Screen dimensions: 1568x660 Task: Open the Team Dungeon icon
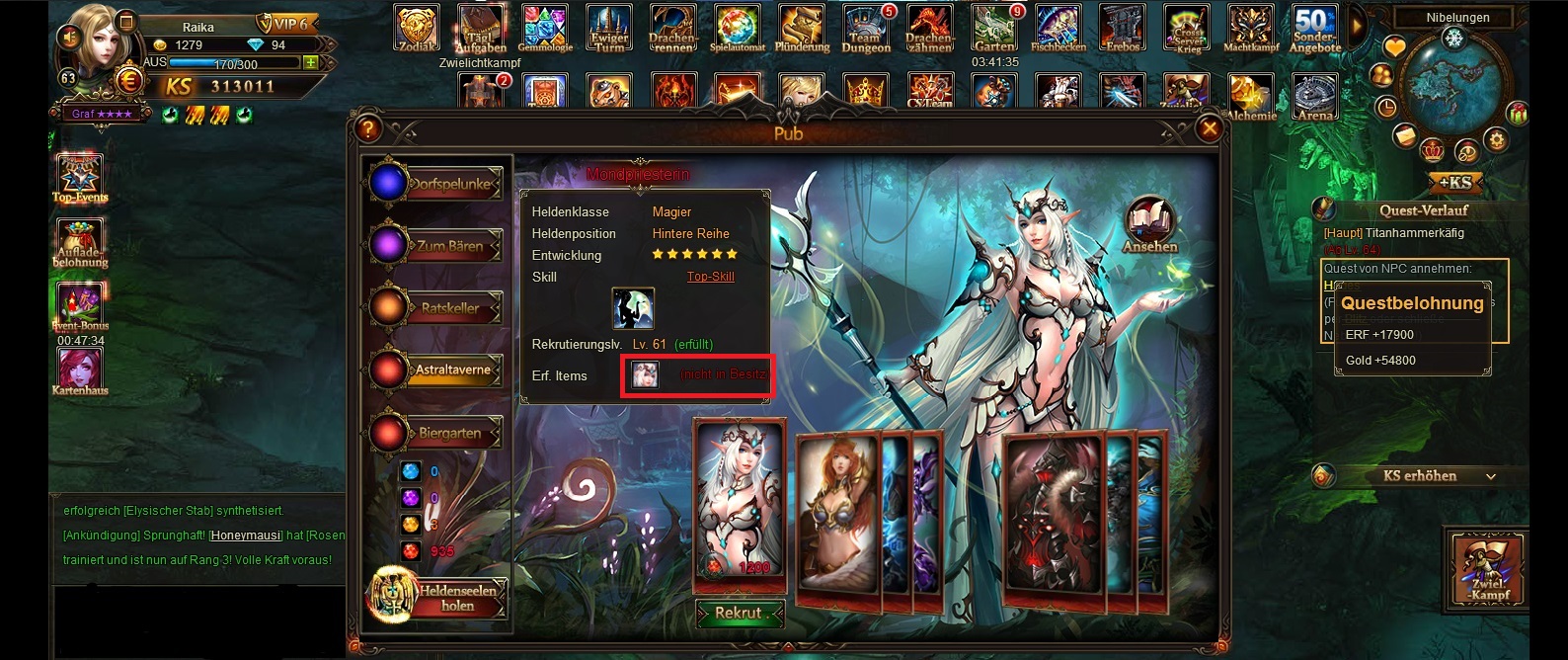point(866,29)
